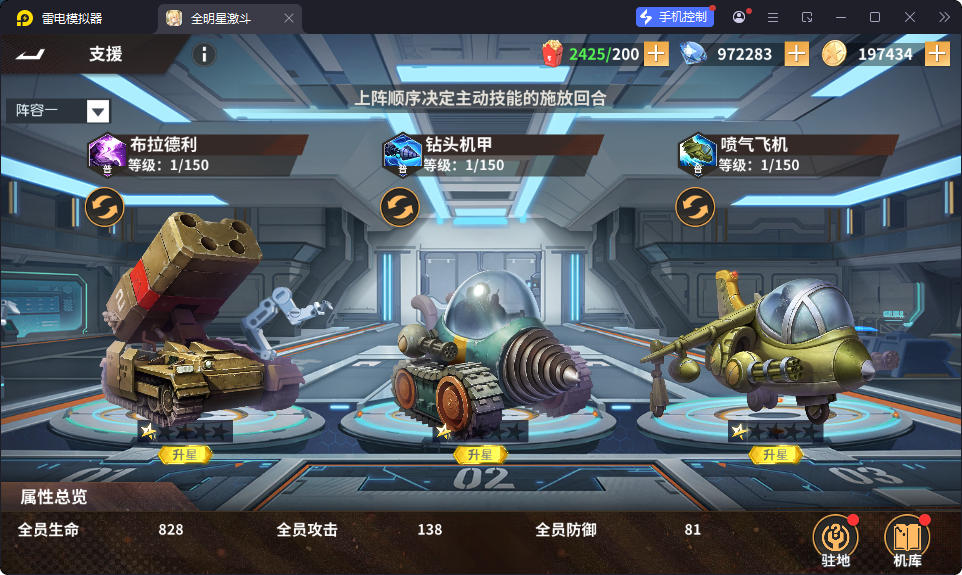Open the 机库 hangar menu
The width and height of the screenshot is (962, 575).
coord(907,541)
